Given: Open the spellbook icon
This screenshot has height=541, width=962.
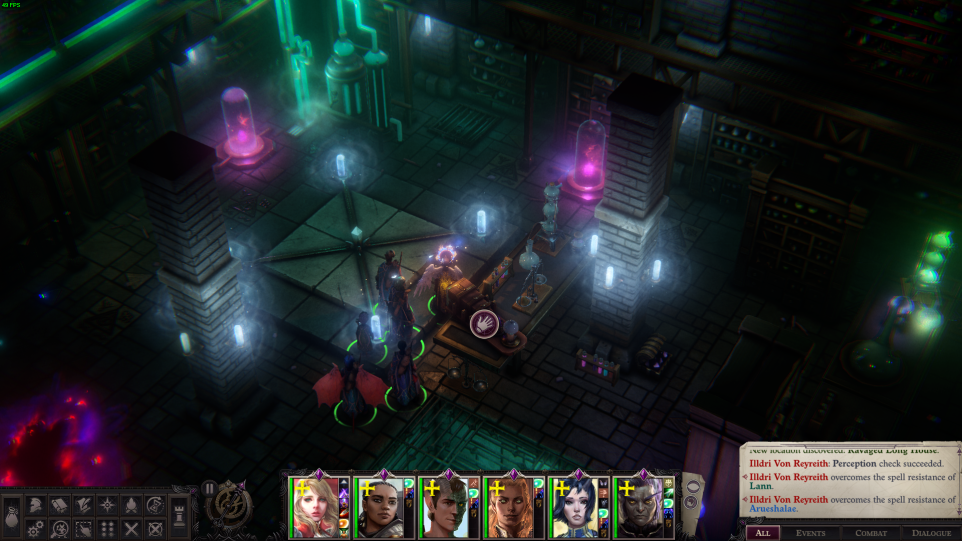Looking at the screenshot, I should tap(59, 504).
